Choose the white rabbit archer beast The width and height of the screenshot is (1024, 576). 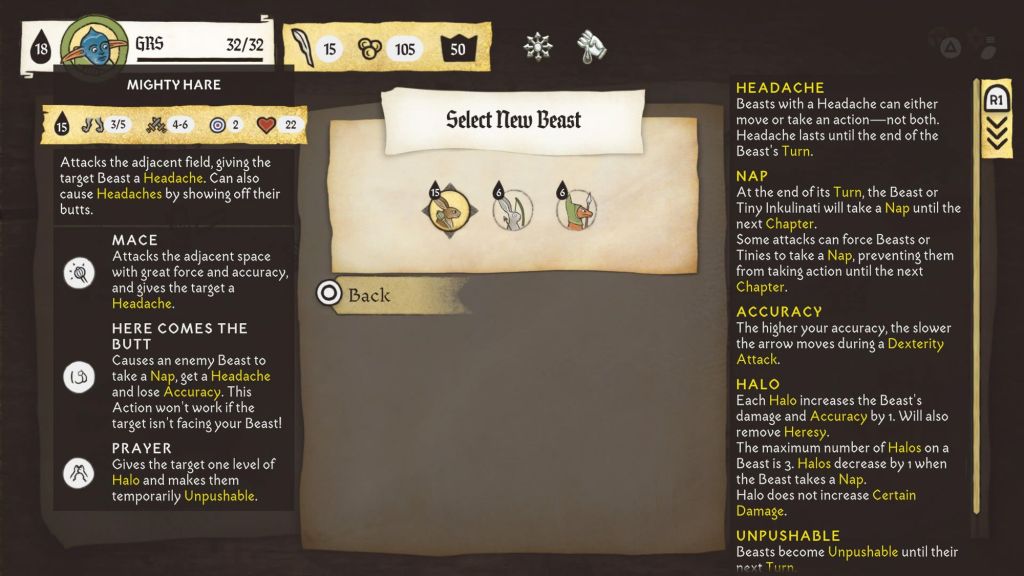click(x=513, y=210)
